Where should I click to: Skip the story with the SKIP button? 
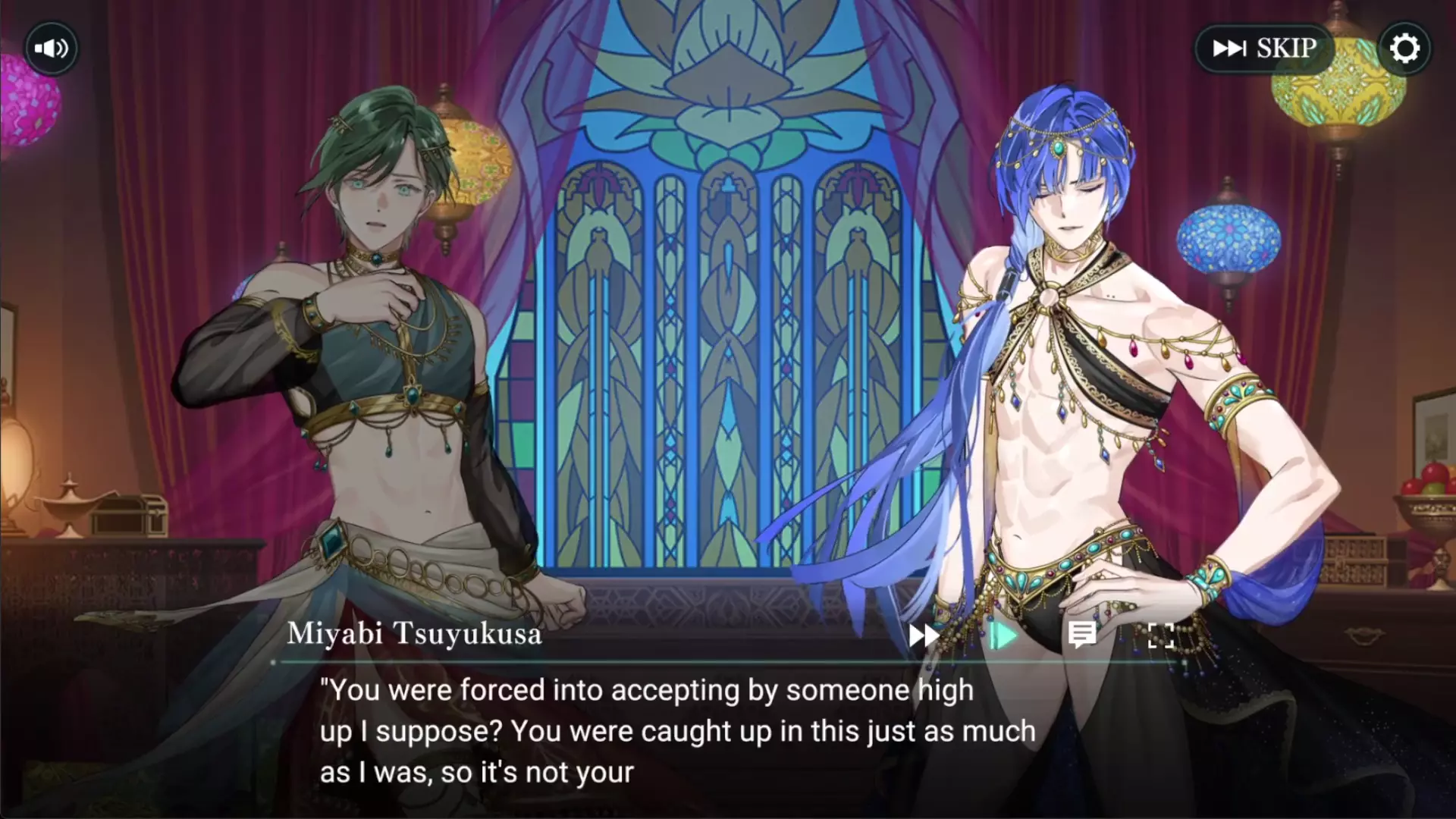pyautogui.click(x=1264, y=49)
